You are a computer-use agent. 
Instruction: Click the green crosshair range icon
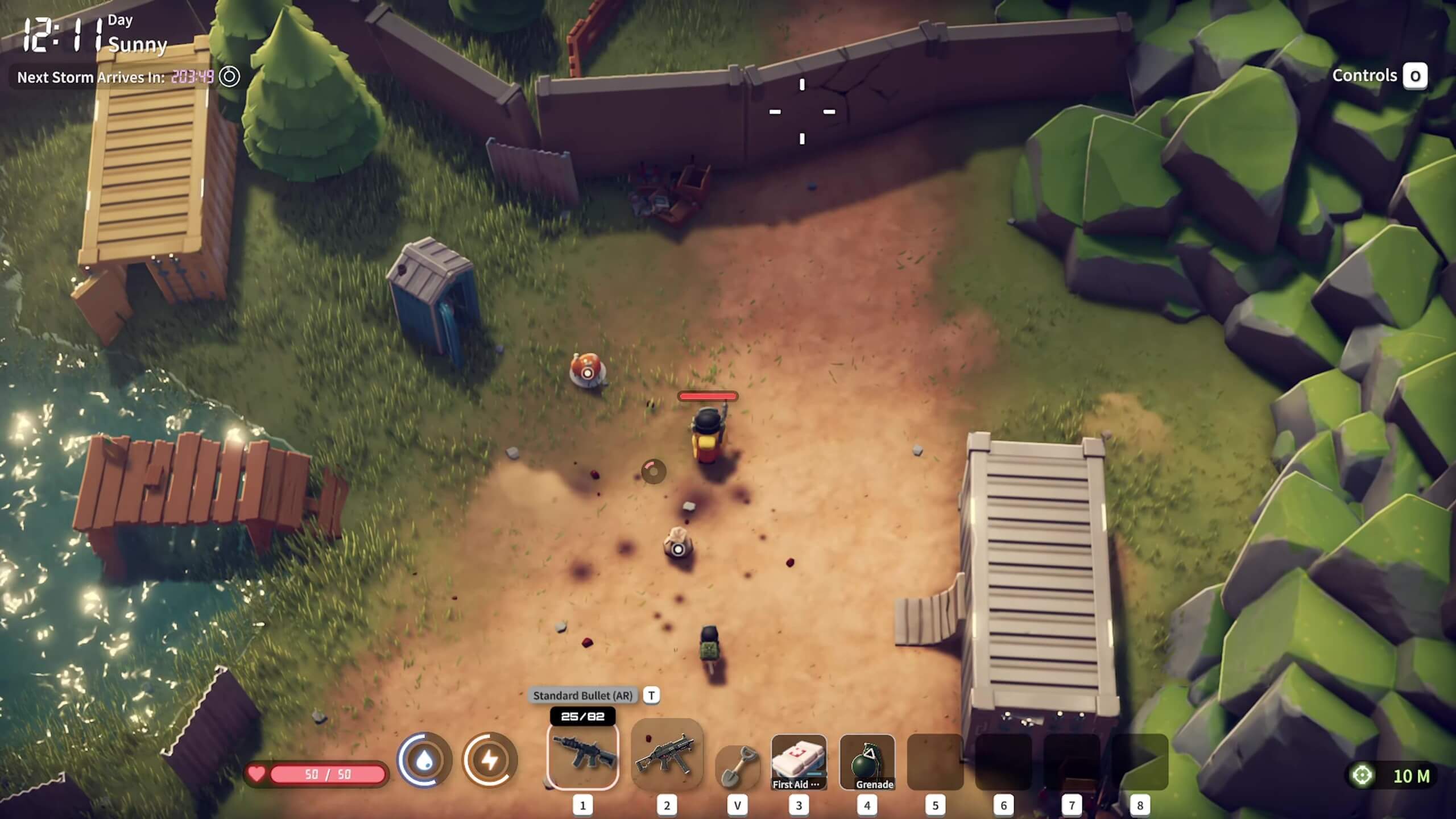pyautogui.click(x=1362, y=775)
